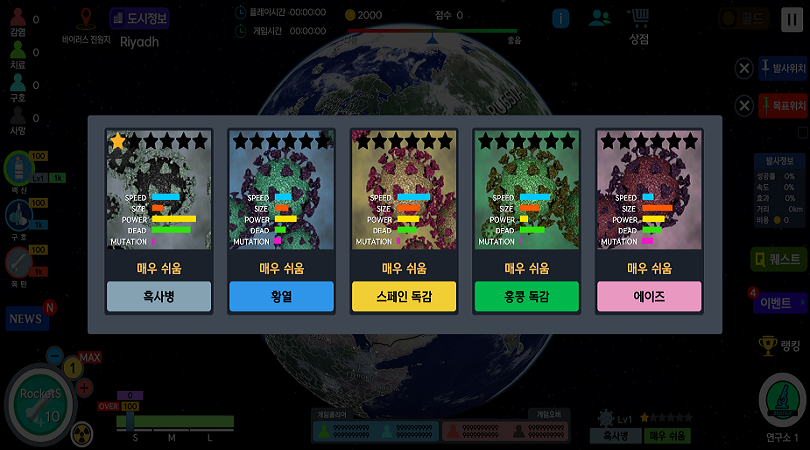810x450 pixels.
Task: Set the 목표위치 target position
Action: 782,105
